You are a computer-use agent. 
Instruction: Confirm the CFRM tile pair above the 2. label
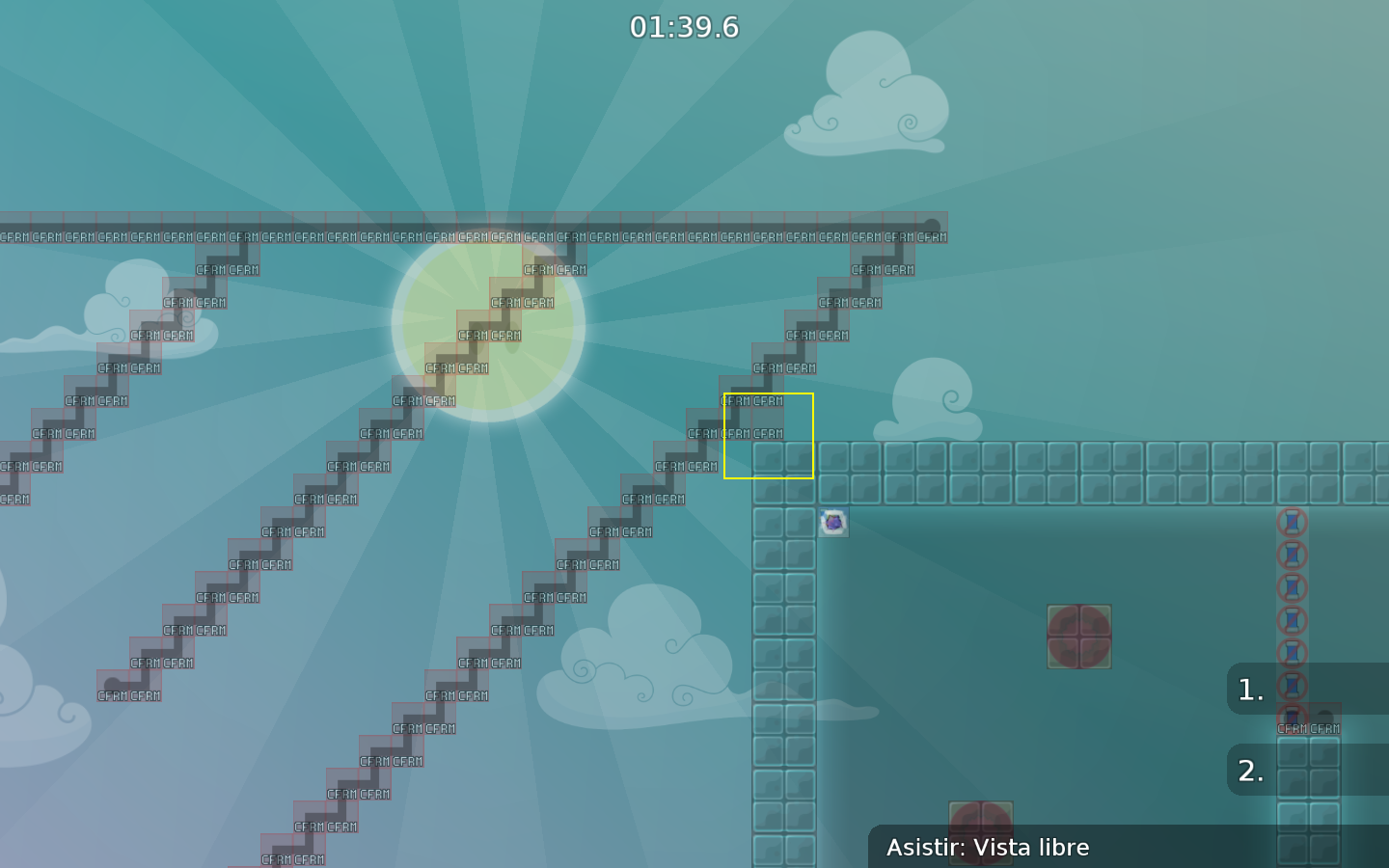(1309, 726)
